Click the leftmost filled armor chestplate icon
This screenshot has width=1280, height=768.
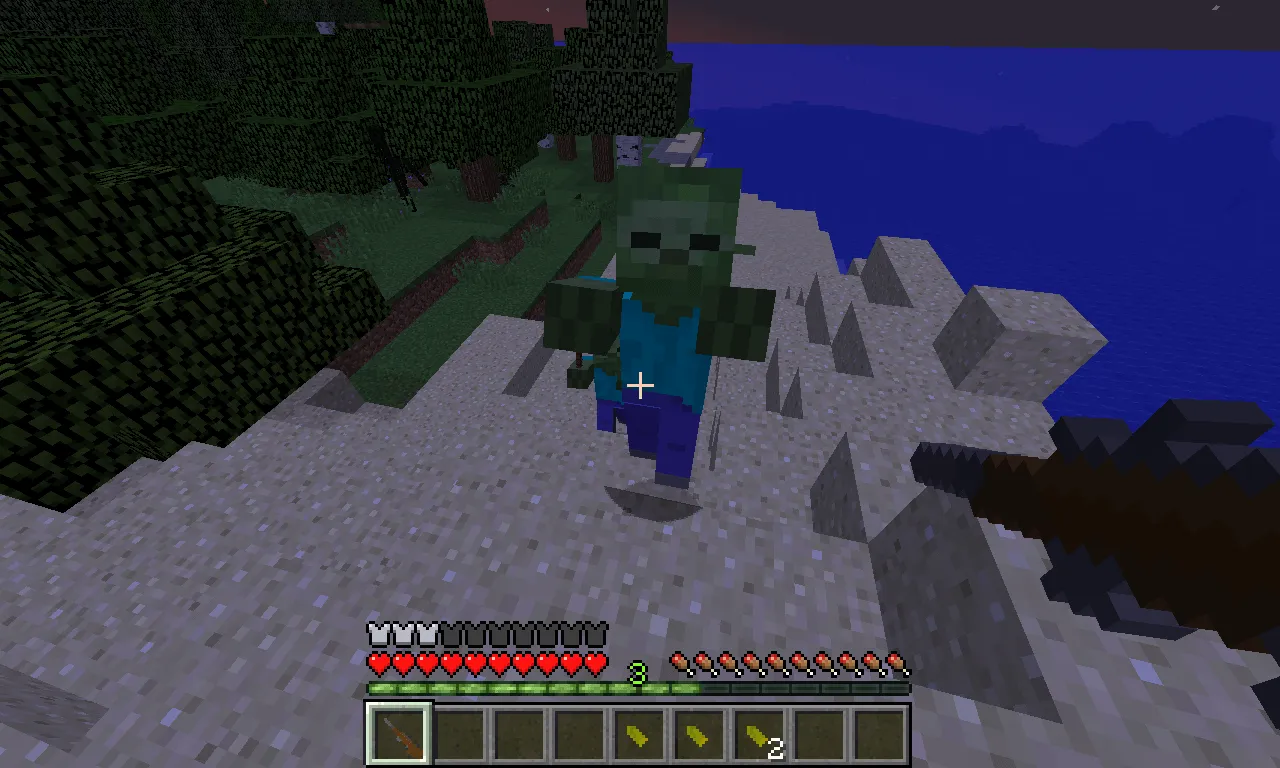(377, 633)
